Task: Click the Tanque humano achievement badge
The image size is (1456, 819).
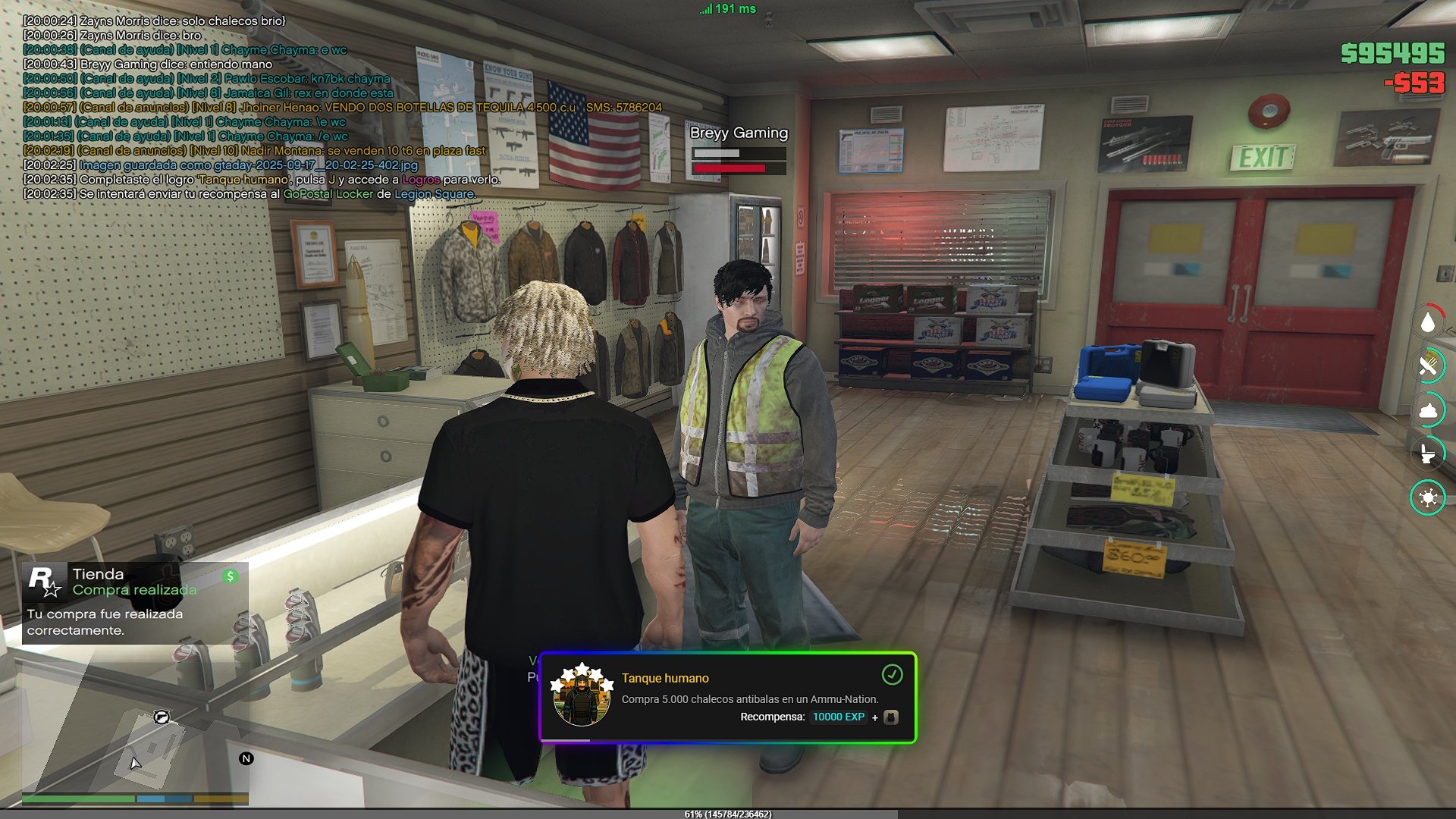Action: tap(582, 695)
